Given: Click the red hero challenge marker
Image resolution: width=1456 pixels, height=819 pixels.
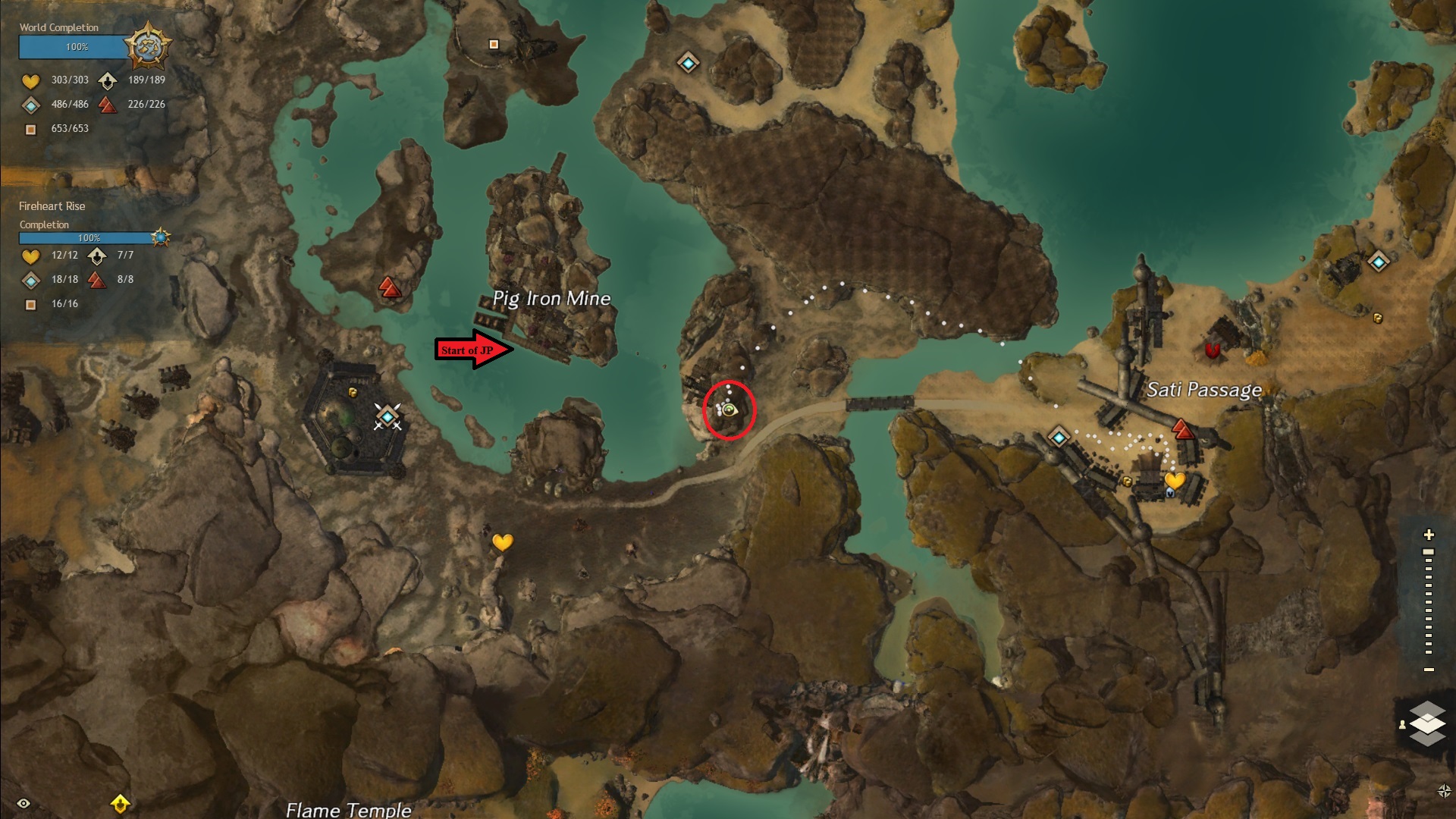Looking at the screenshot, I should [x=1213, y=350].
